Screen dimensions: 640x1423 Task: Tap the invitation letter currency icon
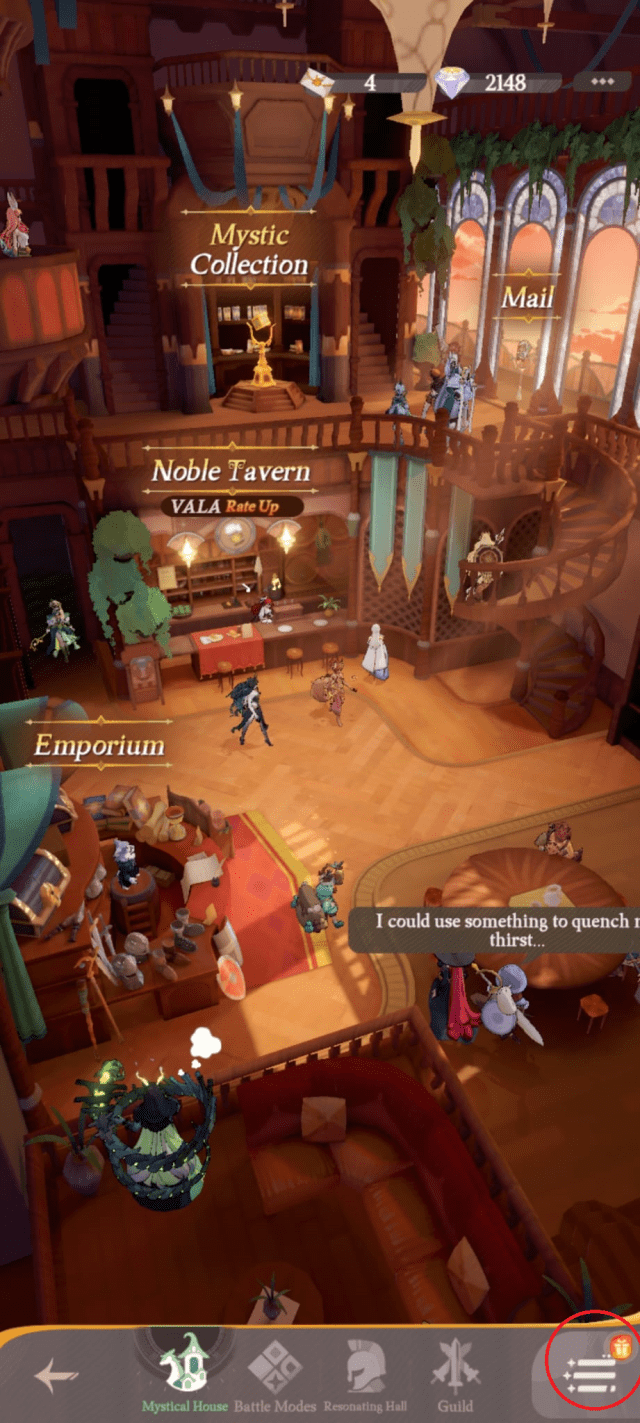[319, 82]
